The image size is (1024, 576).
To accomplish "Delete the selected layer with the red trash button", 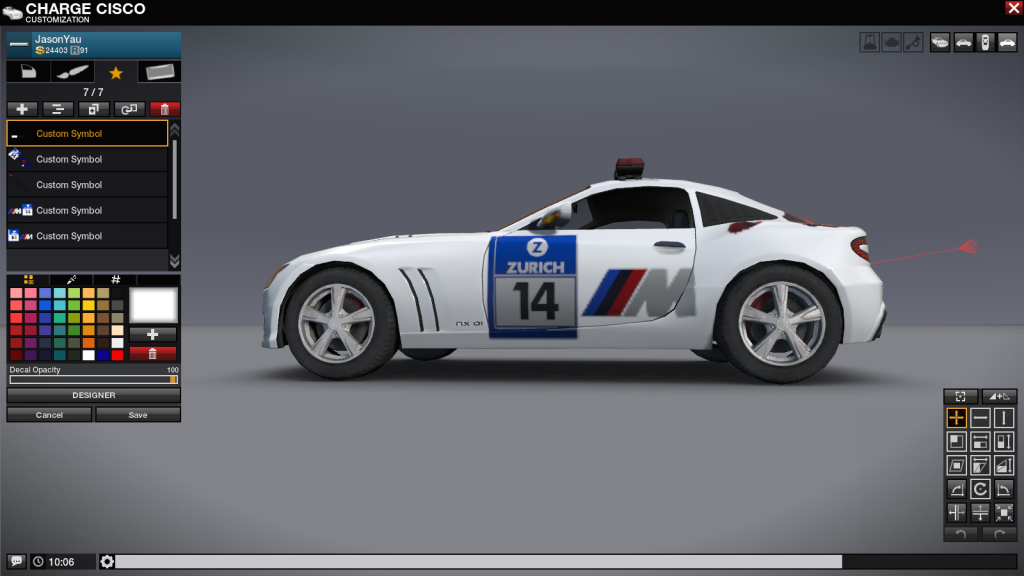I will [x=165, y=109].
